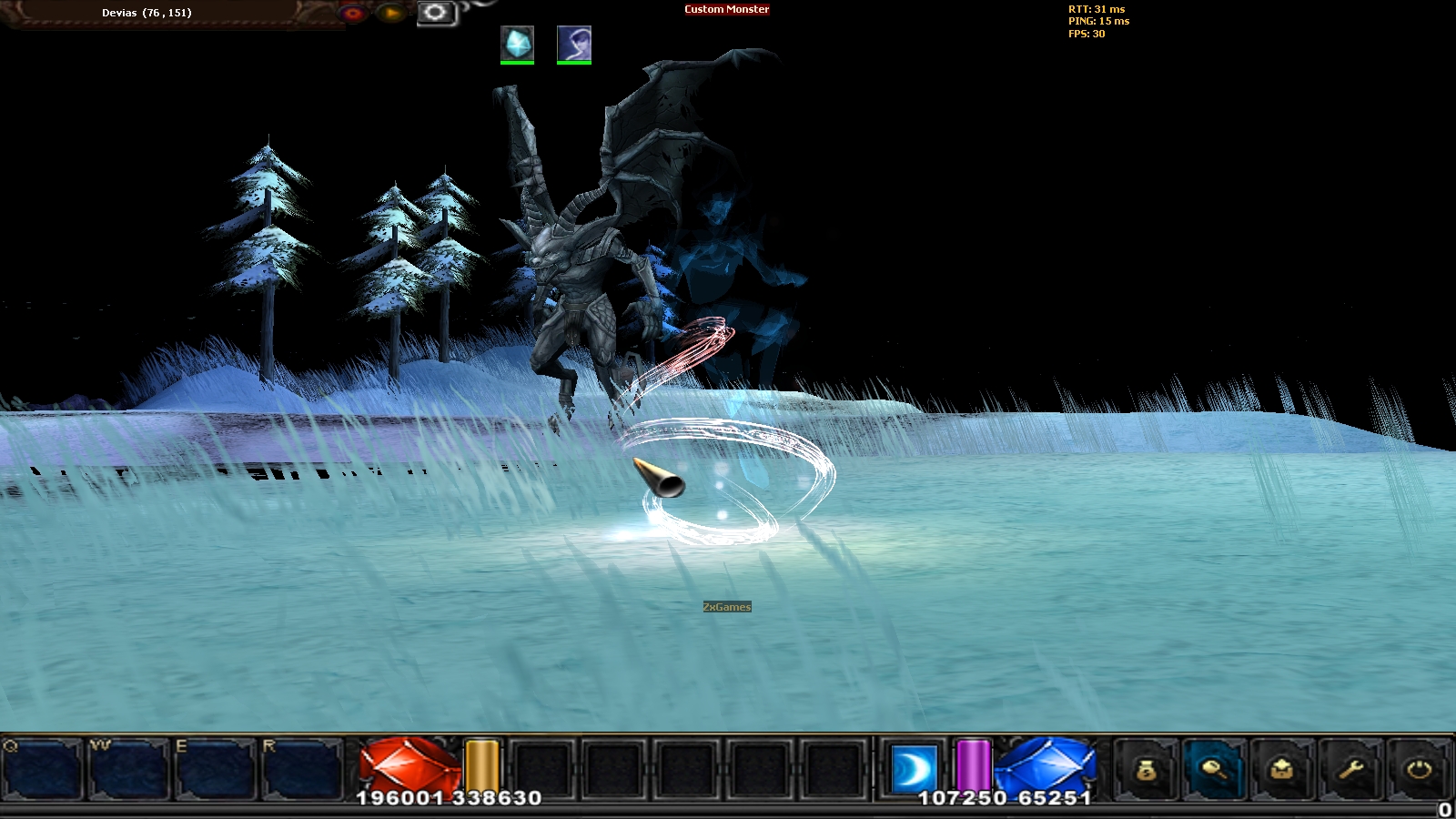Select the cyan crystal buff icon
The image size is (1456, 819).
click(x=517, y=44)
